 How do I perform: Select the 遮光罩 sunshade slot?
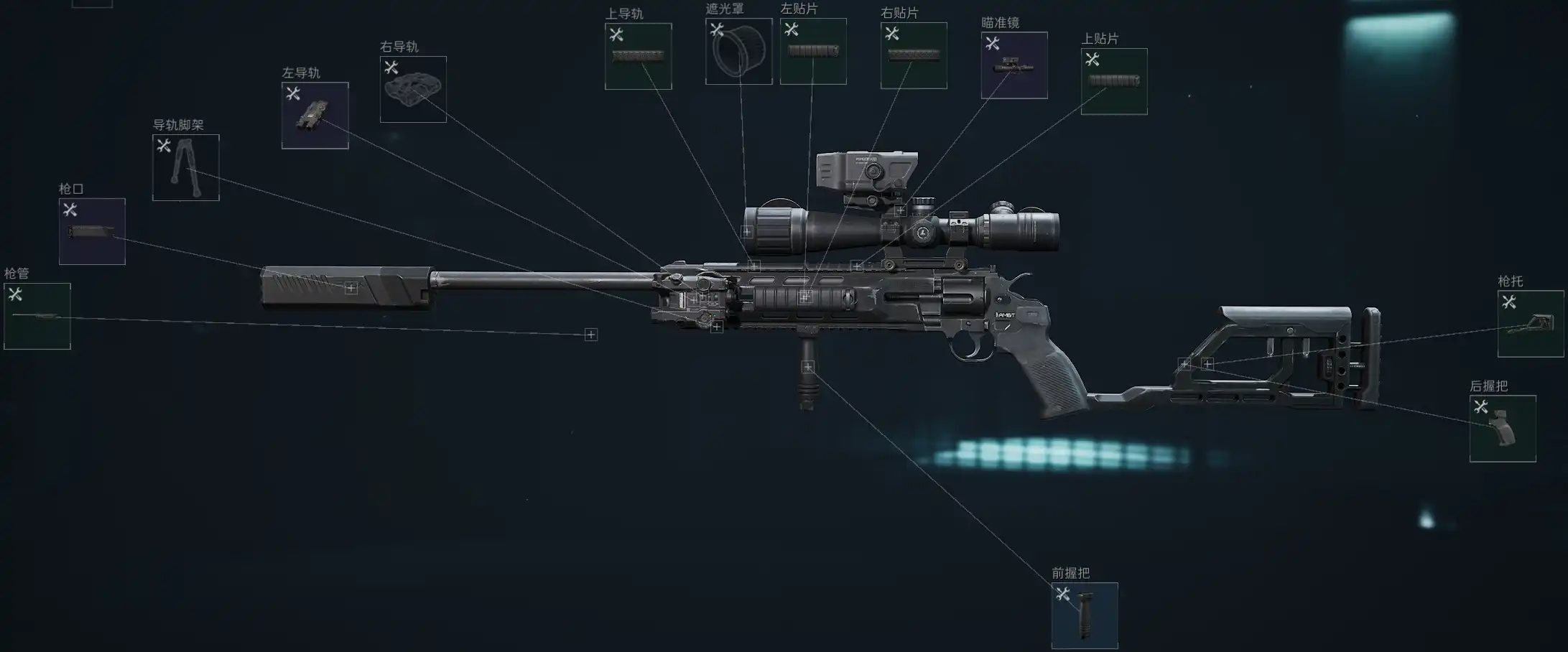tap(738, 51)
